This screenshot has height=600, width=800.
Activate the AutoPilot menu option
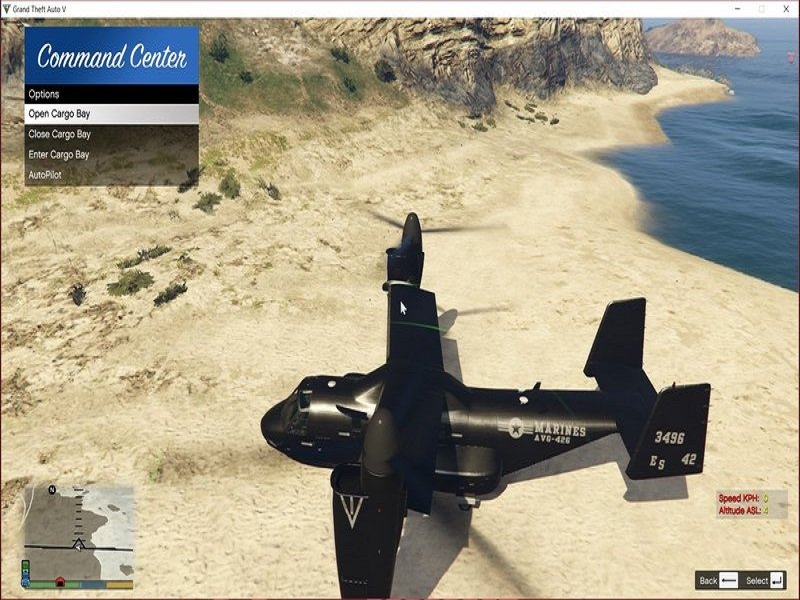tap(111, 175)
